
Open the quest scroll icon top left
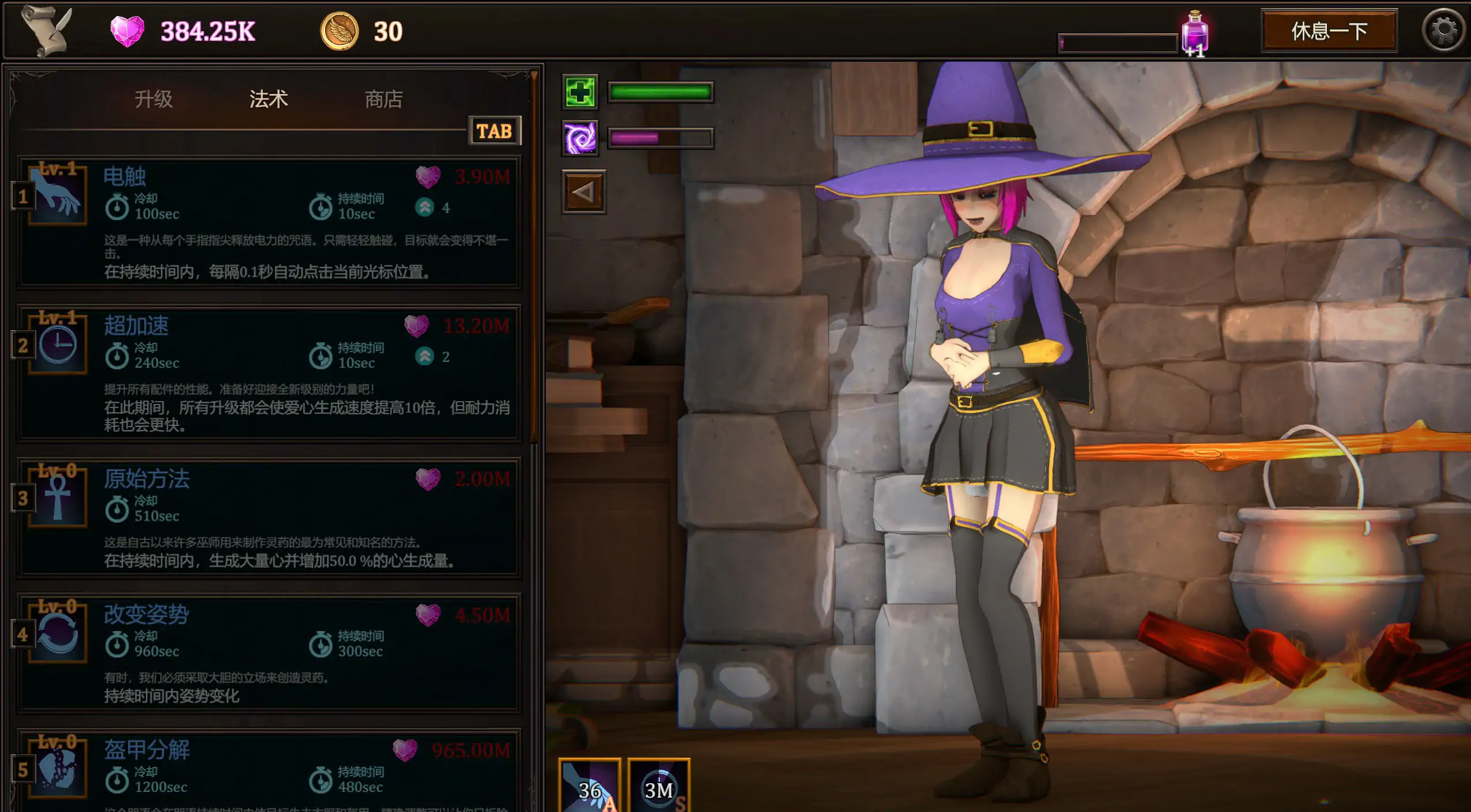[42, 30]
